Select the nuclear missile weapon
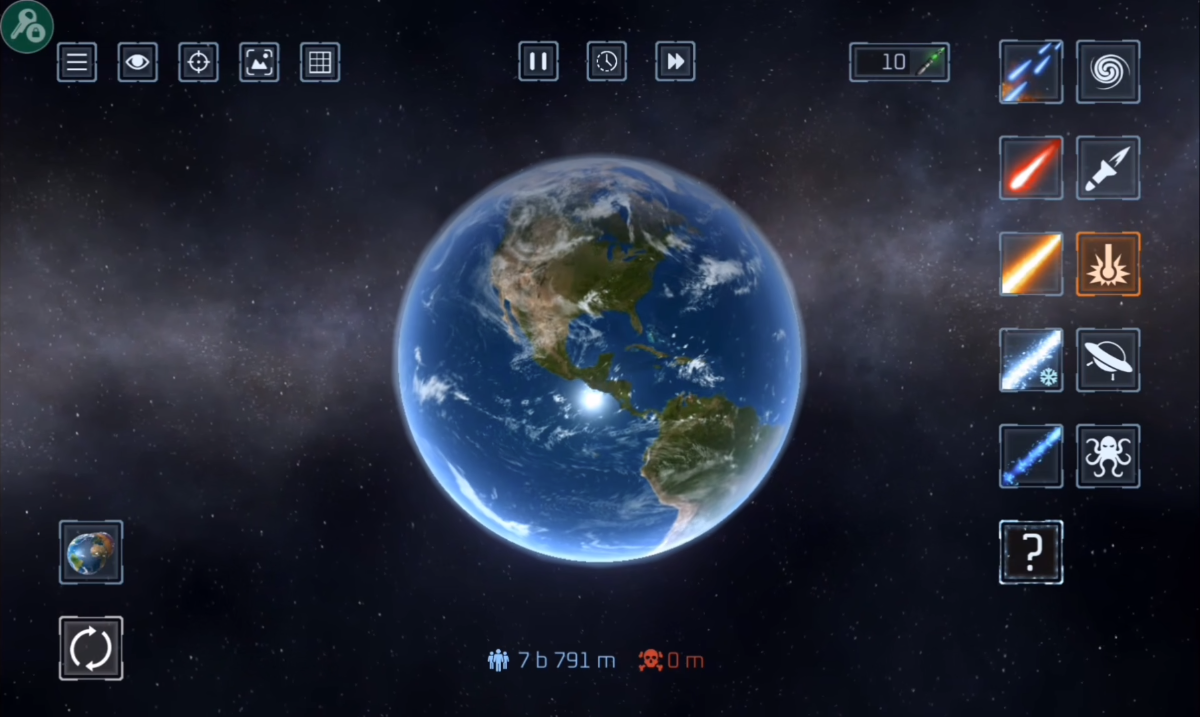Screen dimensions: 1200x717 point(1108,168)
